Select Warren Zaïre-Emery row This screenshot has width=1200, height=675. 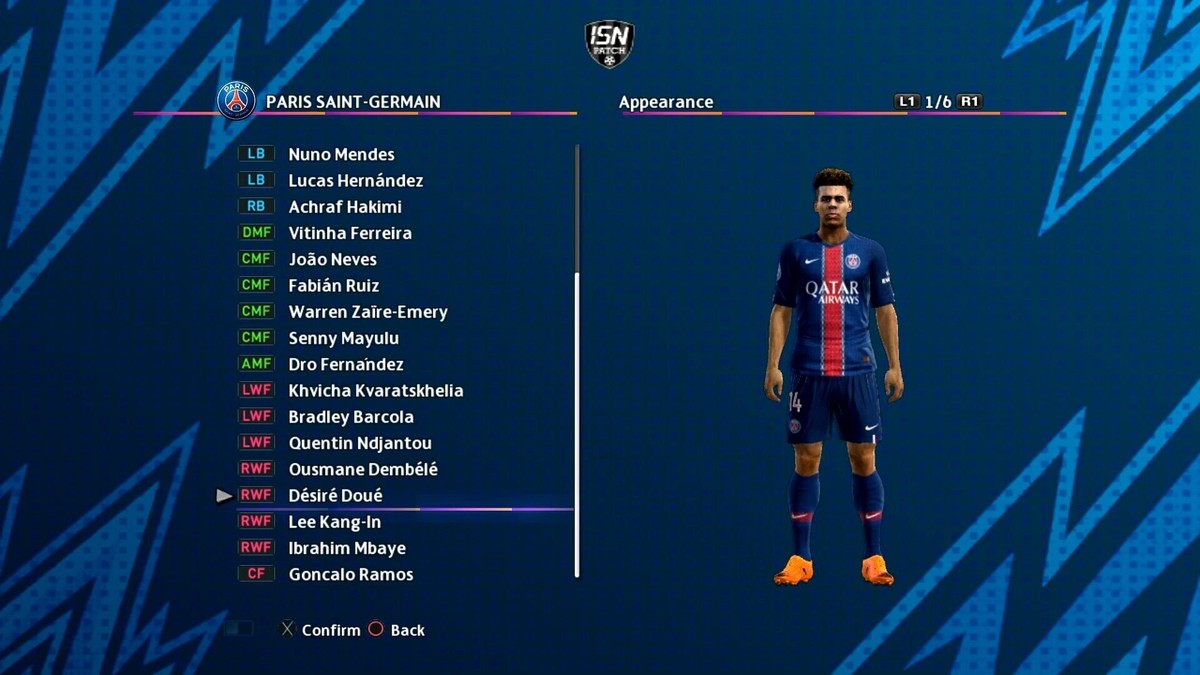(x=368, y=312)
